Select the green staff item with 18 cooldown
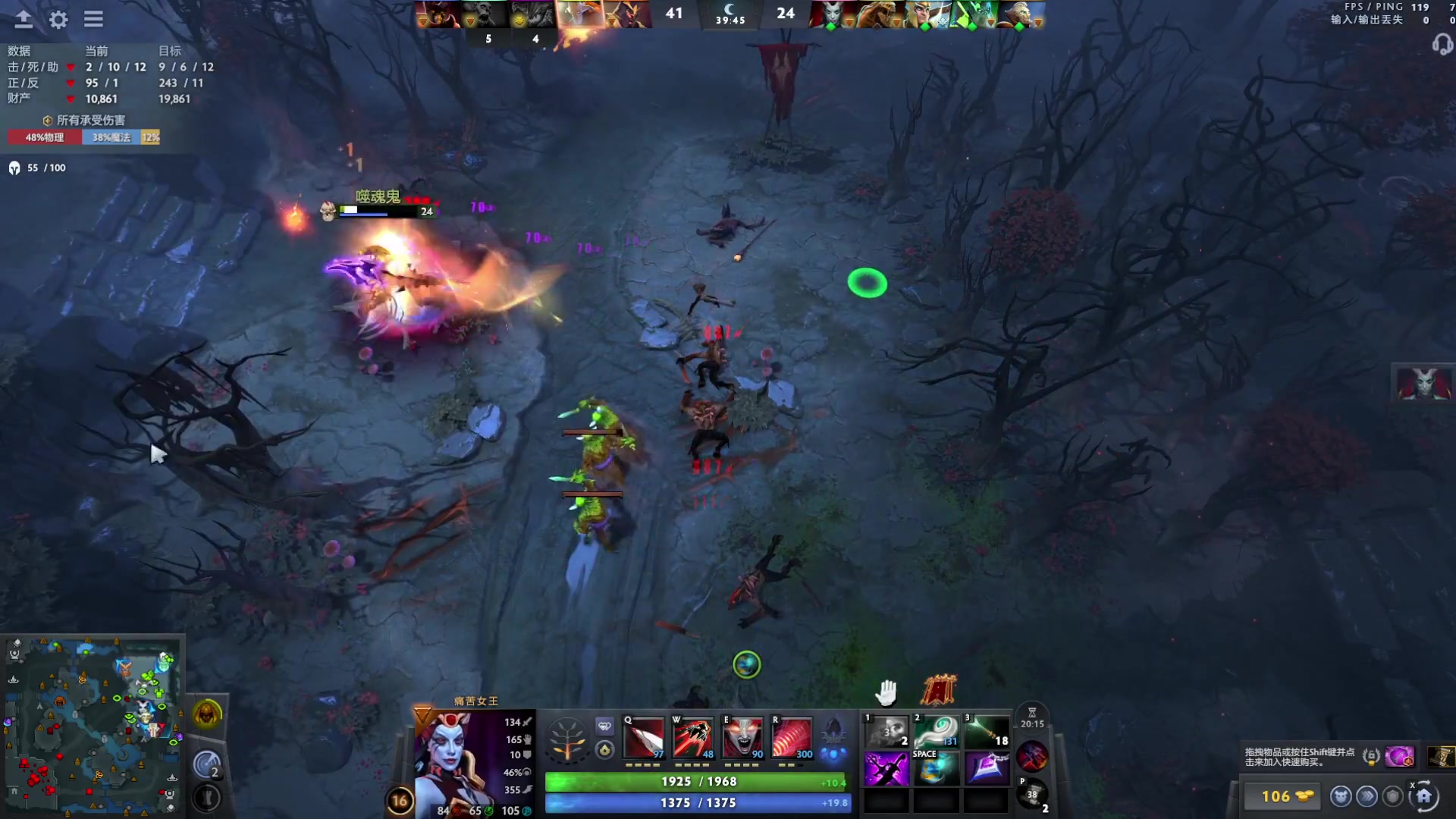This screenshot has width=1456, height=819. point(986,732)
